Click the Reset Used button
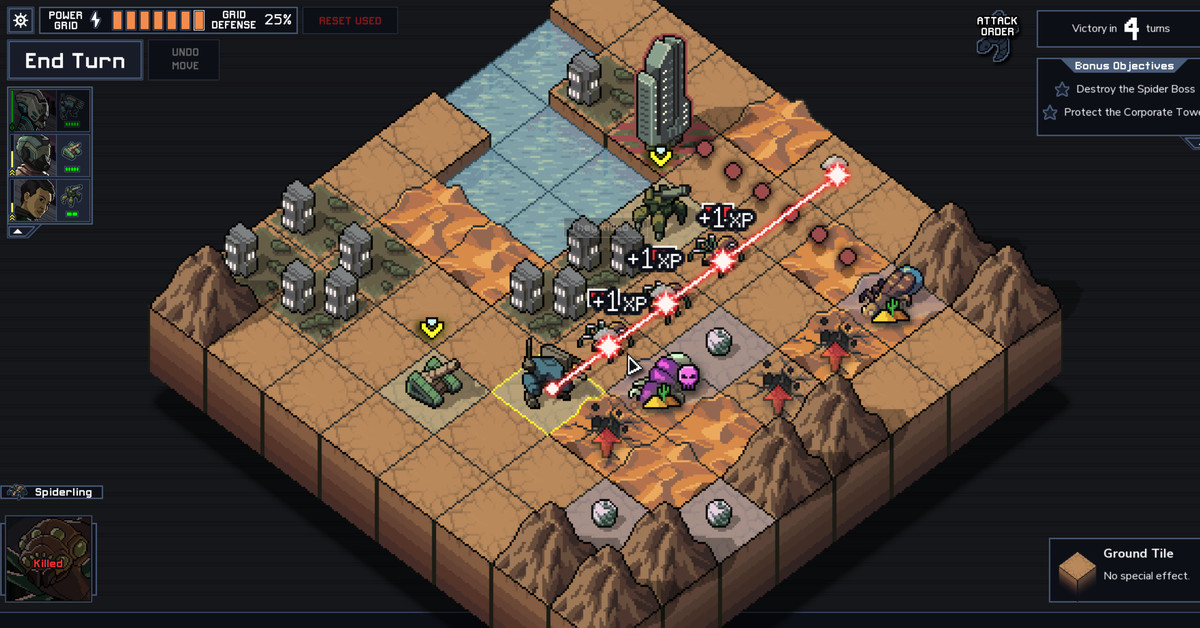The image size is (1200, 628). pos(350,20)
